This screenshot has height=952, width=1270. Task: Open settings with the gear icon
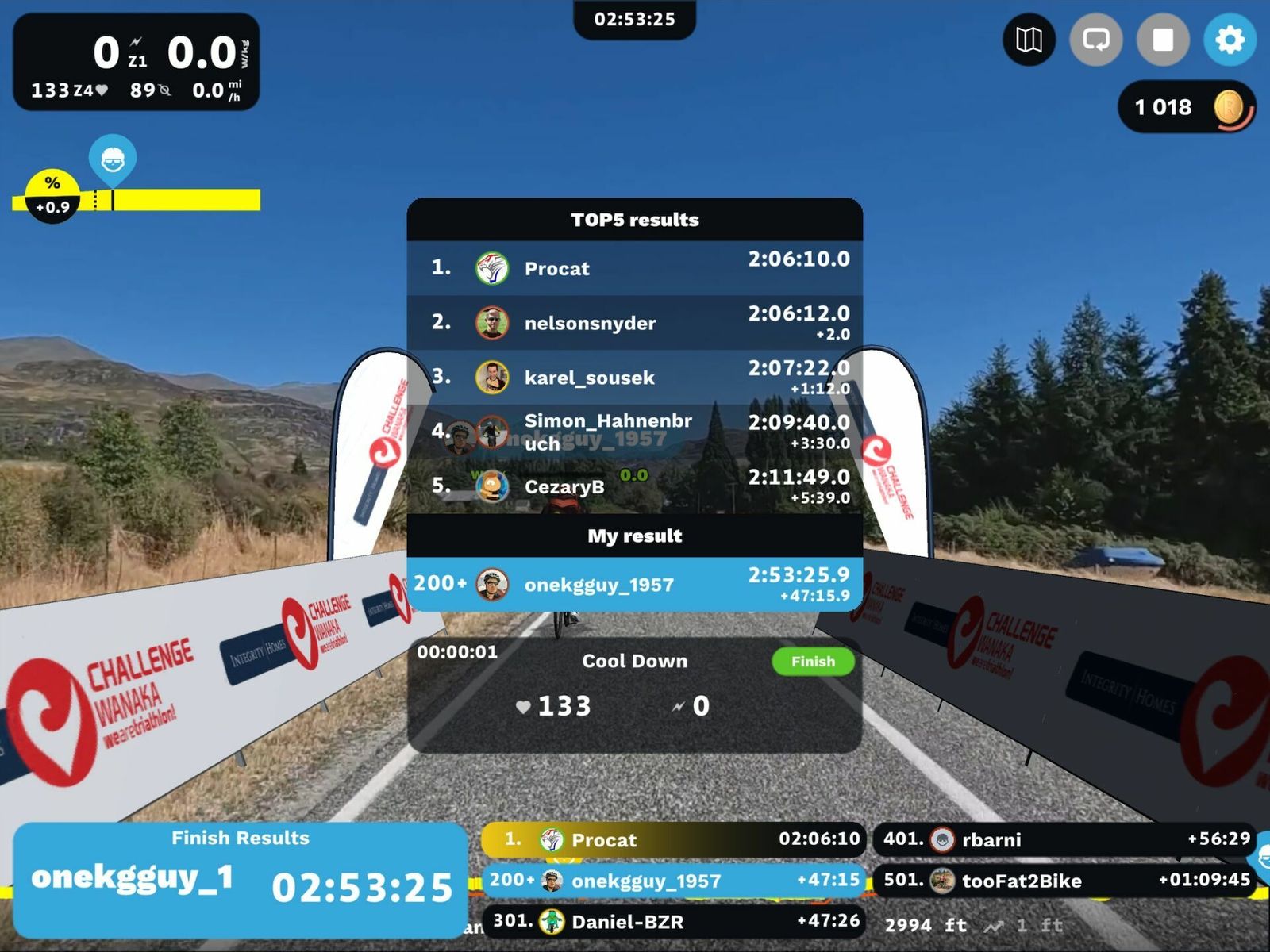tap(1230, 40)
